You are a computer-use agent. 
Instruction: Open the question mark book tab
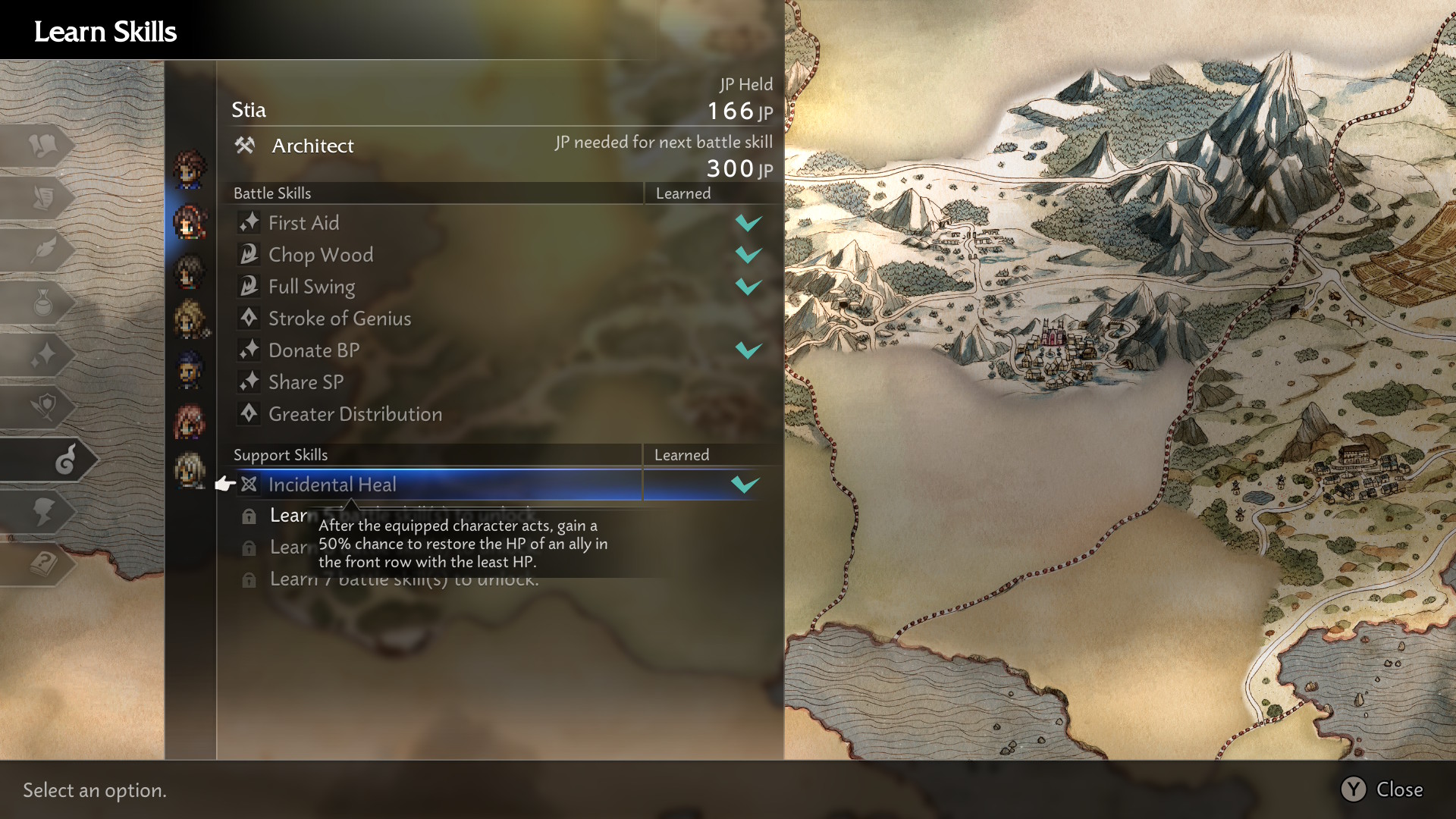(43, 564)
